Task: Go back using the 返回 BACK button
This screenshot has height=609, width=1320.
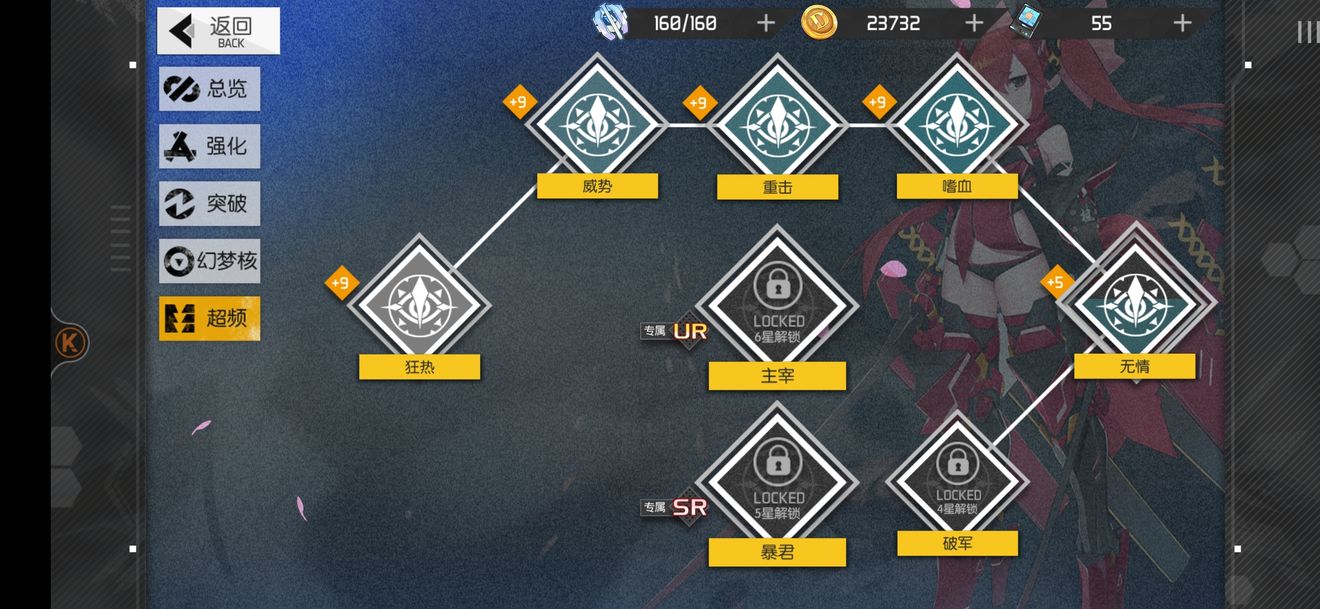Action: click(218, 31)
